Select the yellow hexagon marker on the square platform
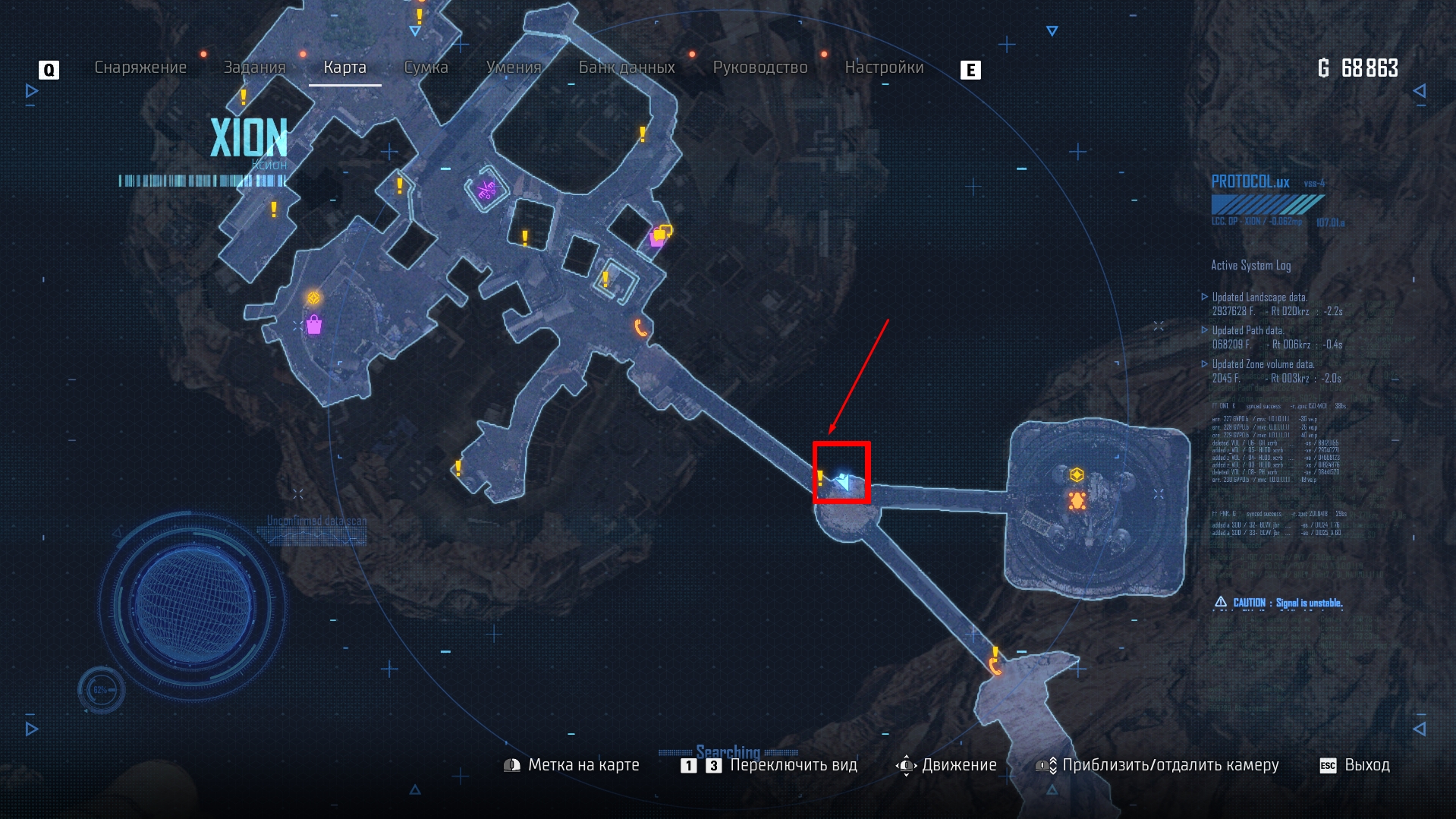Screen dimensions: 1456x819 (x=1076, y=475)
